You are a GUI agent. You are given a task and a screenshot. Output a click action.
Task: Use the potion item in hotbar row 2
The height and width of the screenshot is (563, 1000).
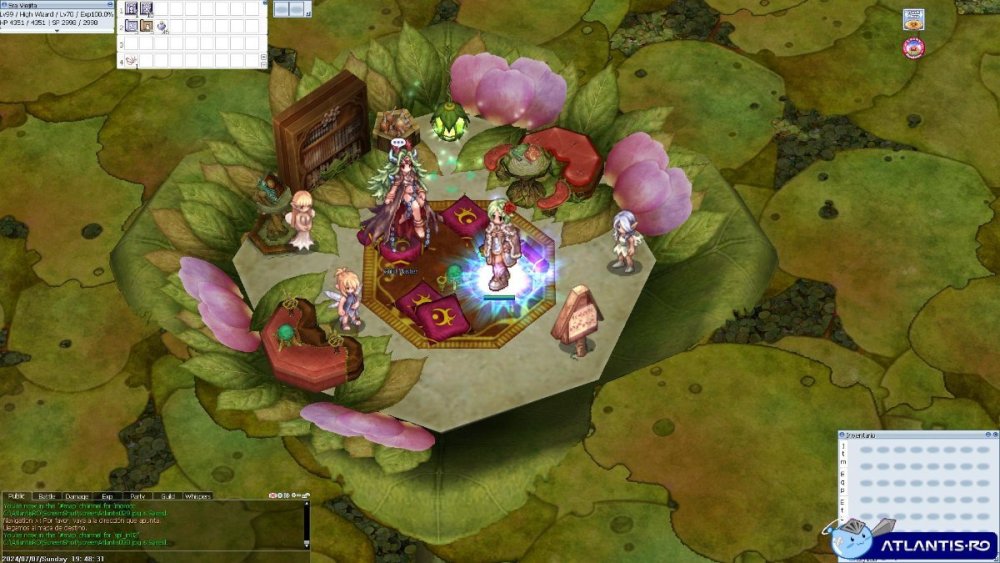(x=161, y=26)
